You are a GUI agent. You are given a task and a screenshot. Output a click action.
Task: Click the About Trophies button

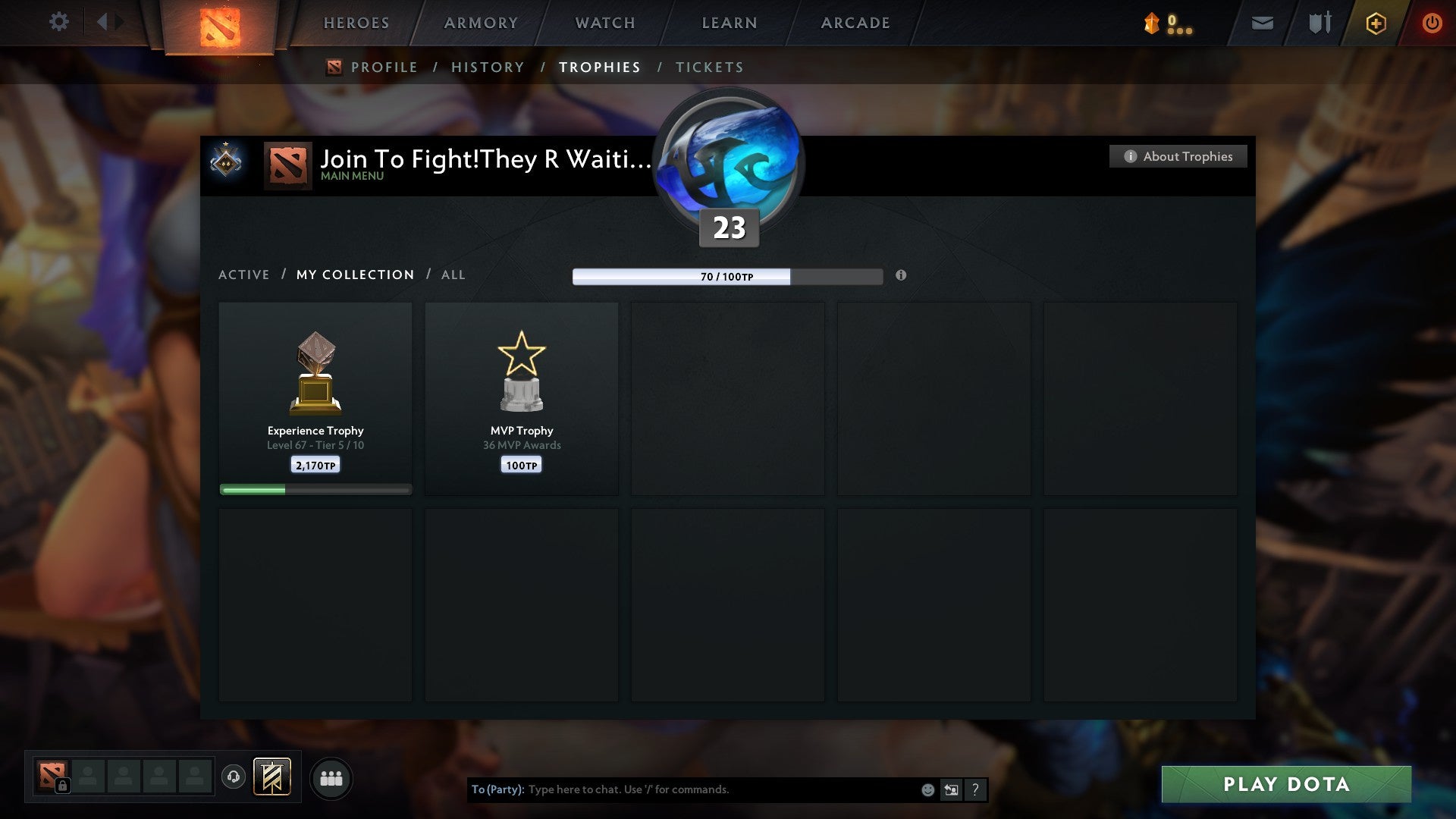(x=1178, y=156)
